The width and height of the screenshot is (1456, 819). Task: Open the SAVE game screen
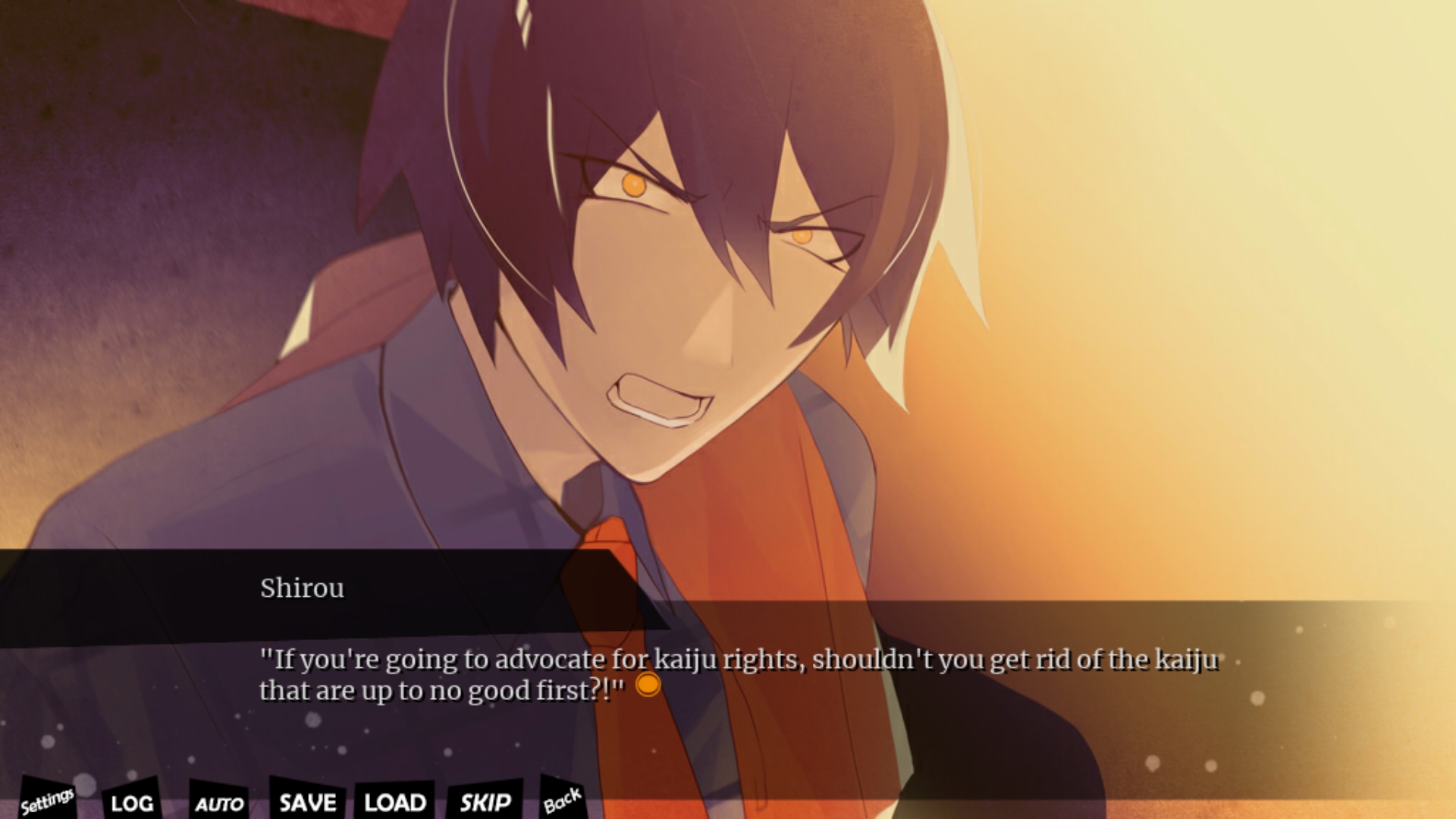click(307, 802)
